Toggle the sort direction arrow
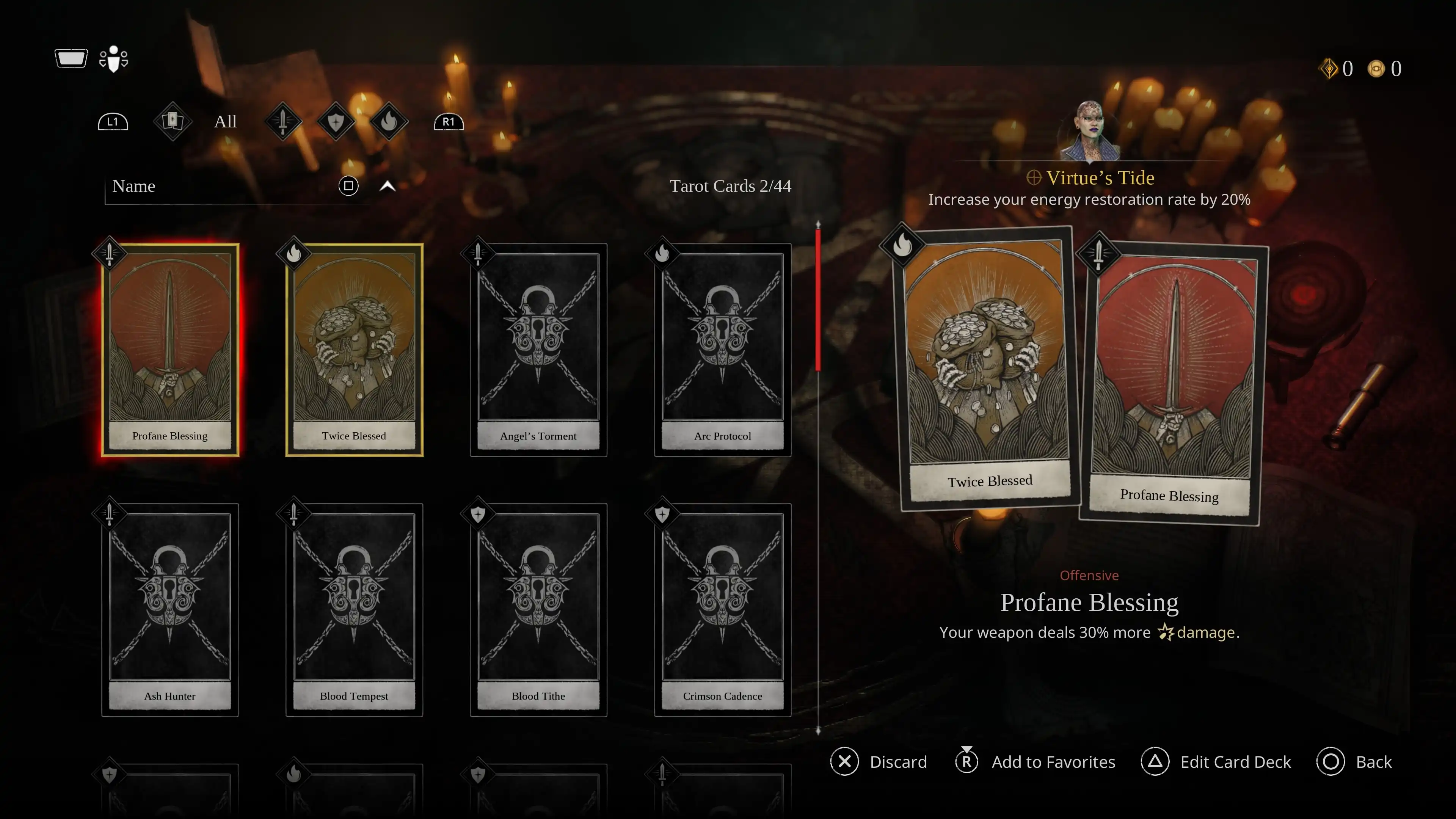Screen dimensions: 1456x819 pos(387,186)
